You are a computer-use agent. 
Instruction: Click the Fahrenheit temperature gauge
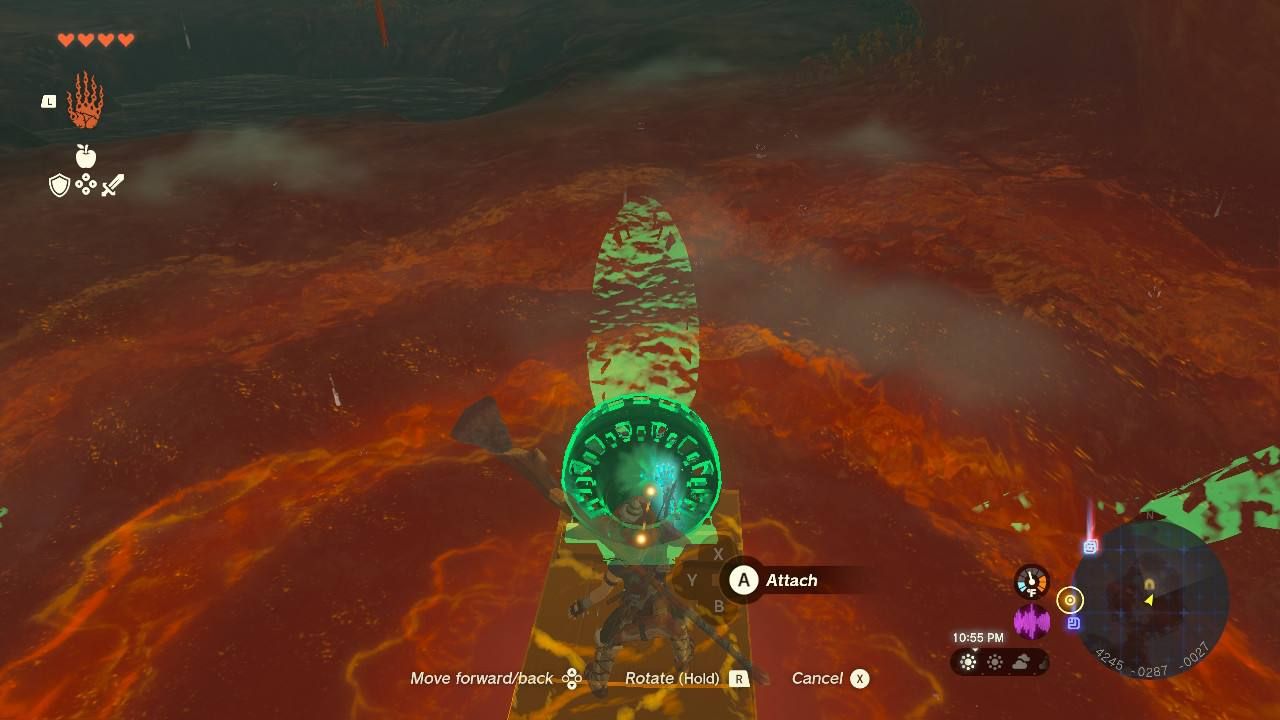pyautogui.click(x=1031, y=579)
